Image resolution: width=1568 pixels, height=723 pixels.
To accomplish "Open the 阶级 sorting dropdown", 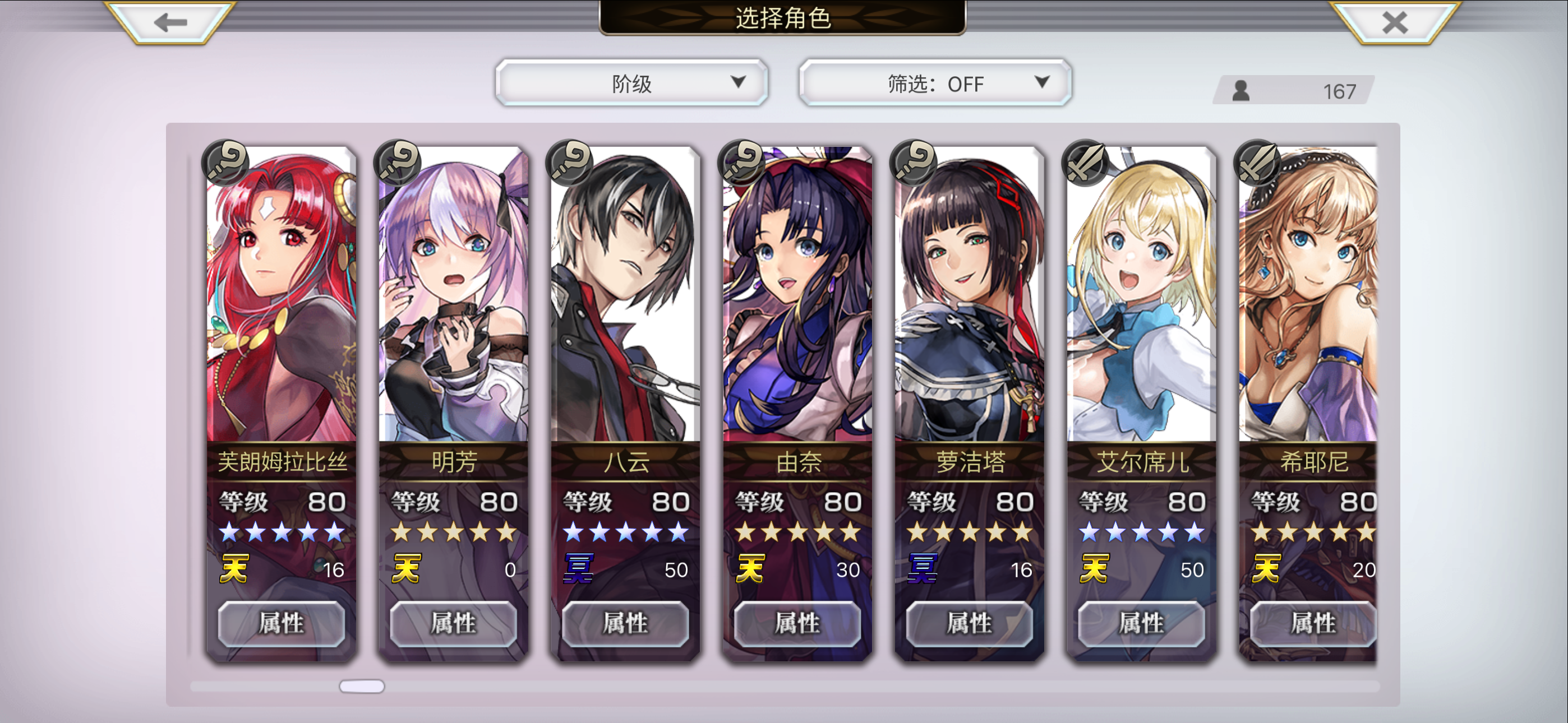I will pos(631,84).
